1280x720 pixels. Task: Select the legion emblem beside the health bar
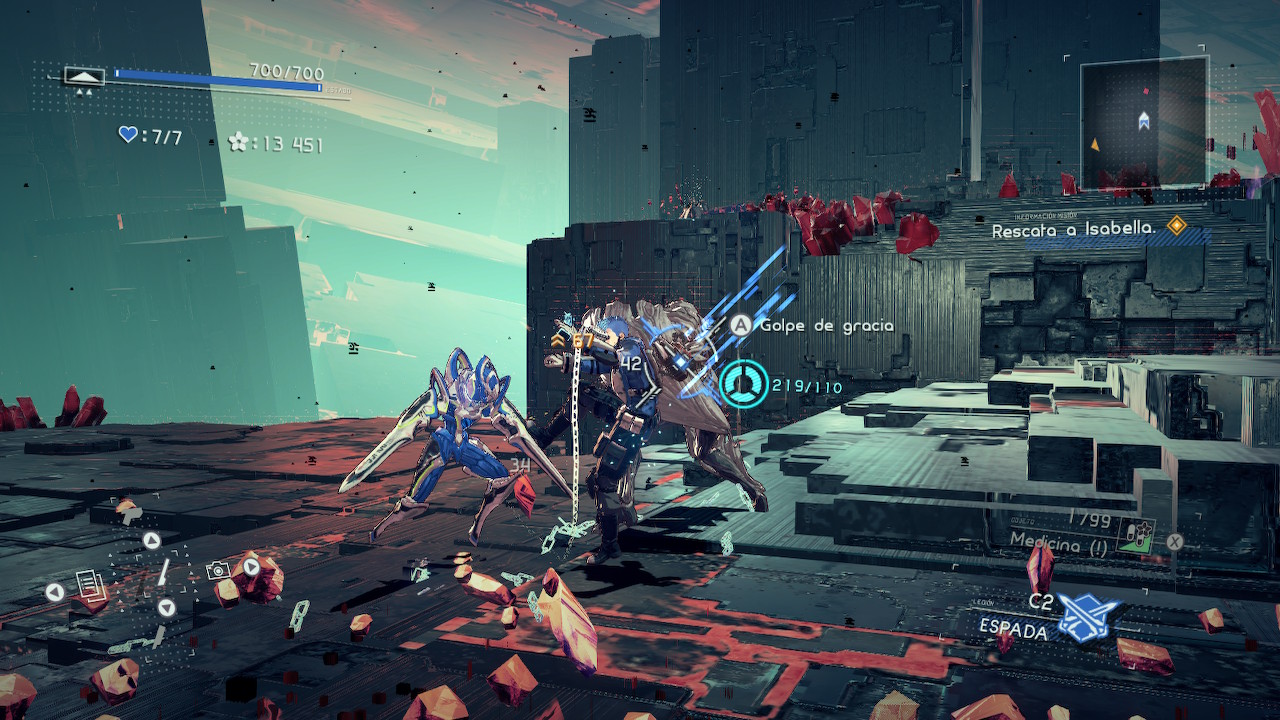coord(84,76)
